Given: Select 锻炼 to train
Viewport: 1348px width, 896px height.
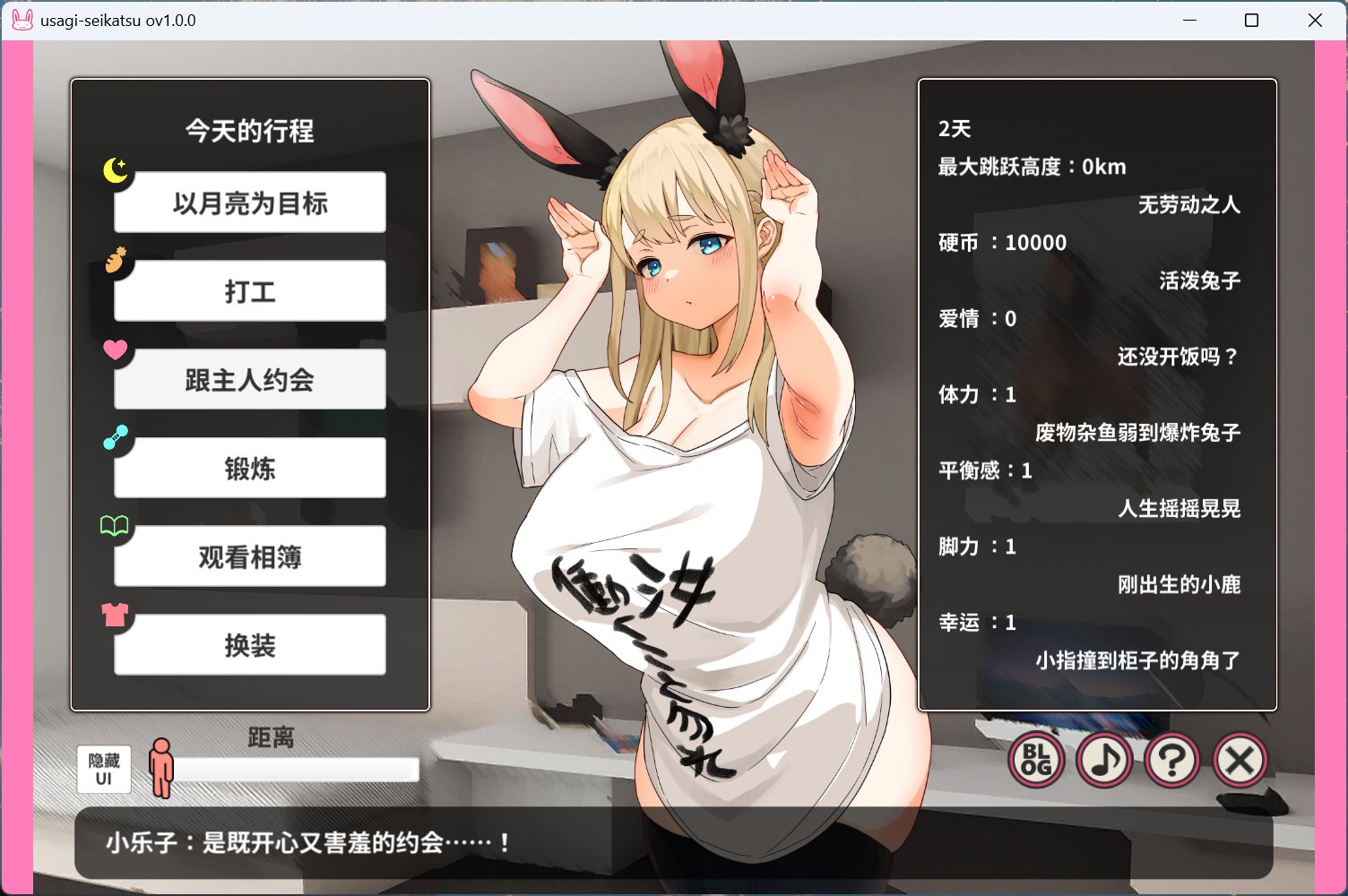Looking at the screenshot, I should [249, 468].
